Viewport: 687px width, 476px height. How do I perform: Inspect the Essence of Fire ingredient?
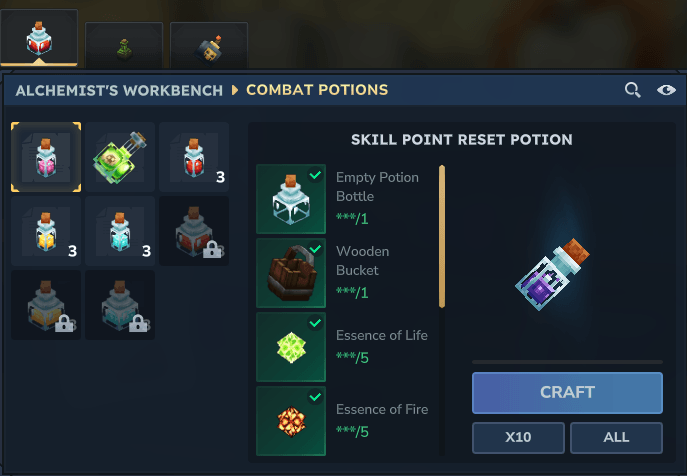tap(291, 420)
